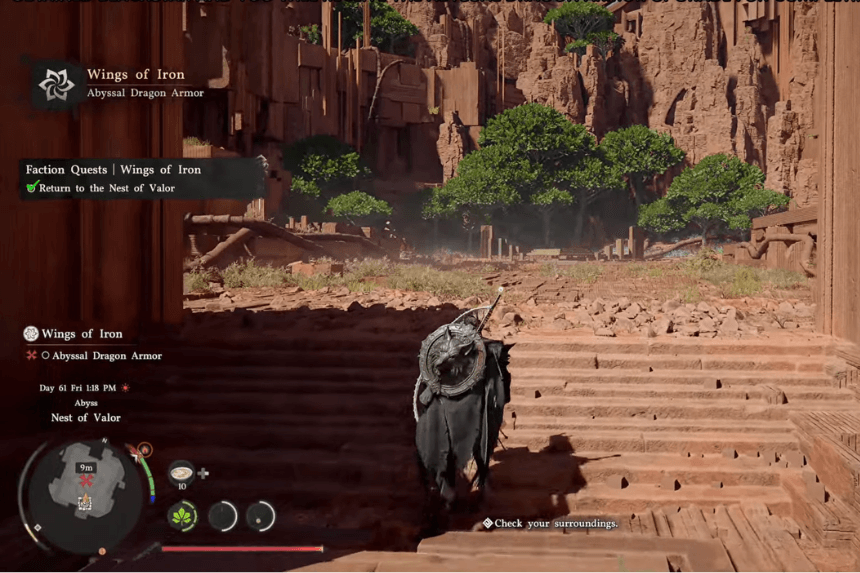Open the circular minimap
This screenshot has width=860, height=573.
[84, 490]
